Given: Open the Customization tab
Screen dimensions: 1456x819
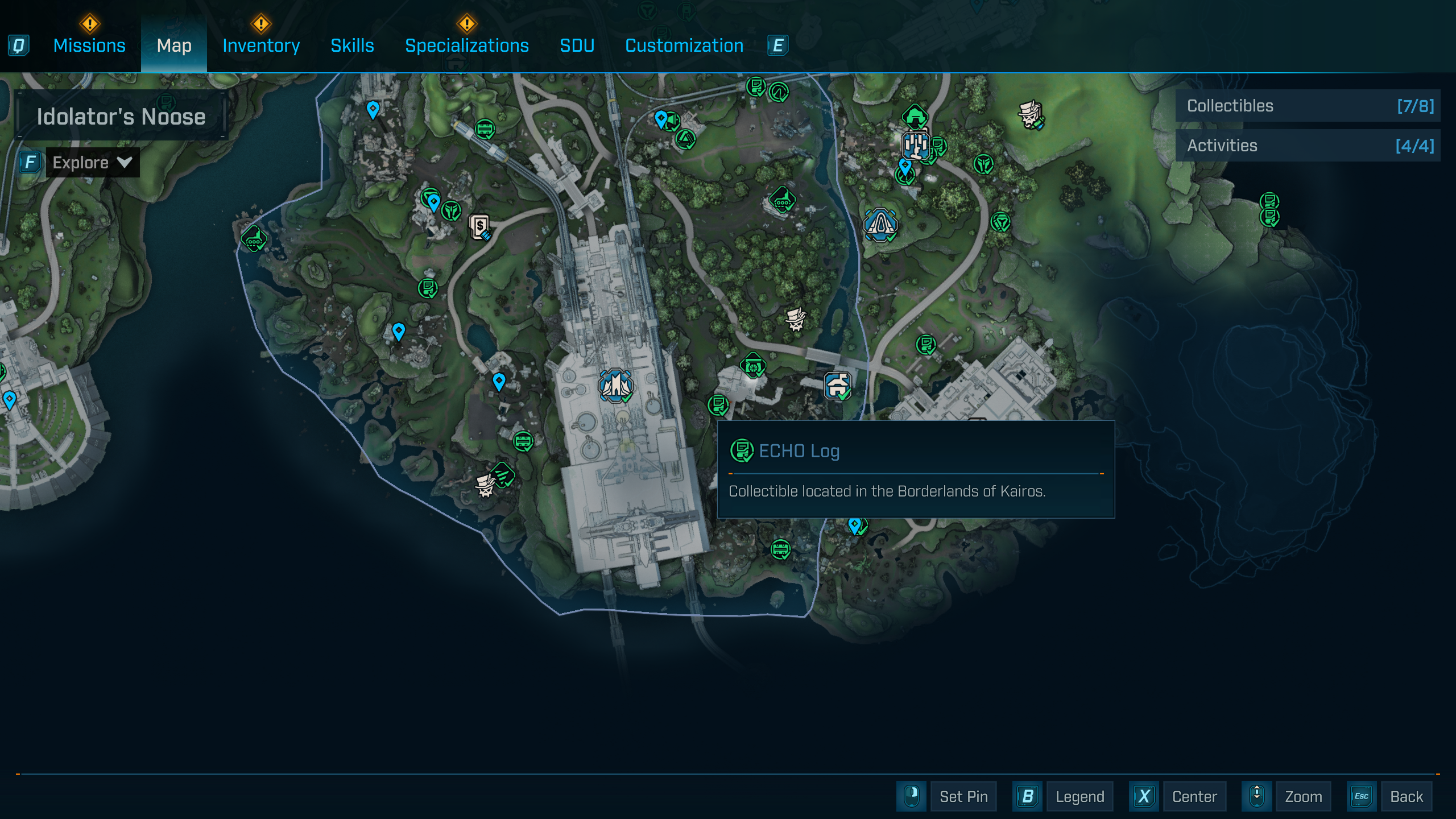Looking at the screenshot, I should 684,45.
